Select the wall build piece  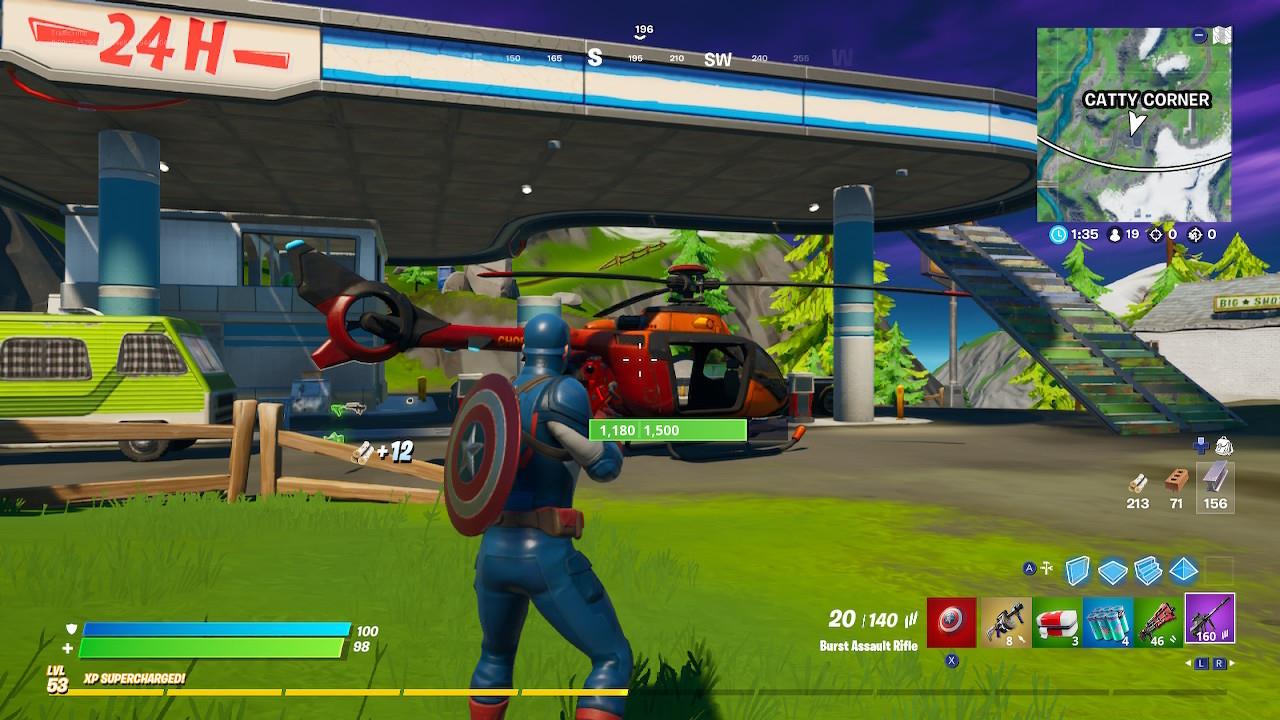1078,569
